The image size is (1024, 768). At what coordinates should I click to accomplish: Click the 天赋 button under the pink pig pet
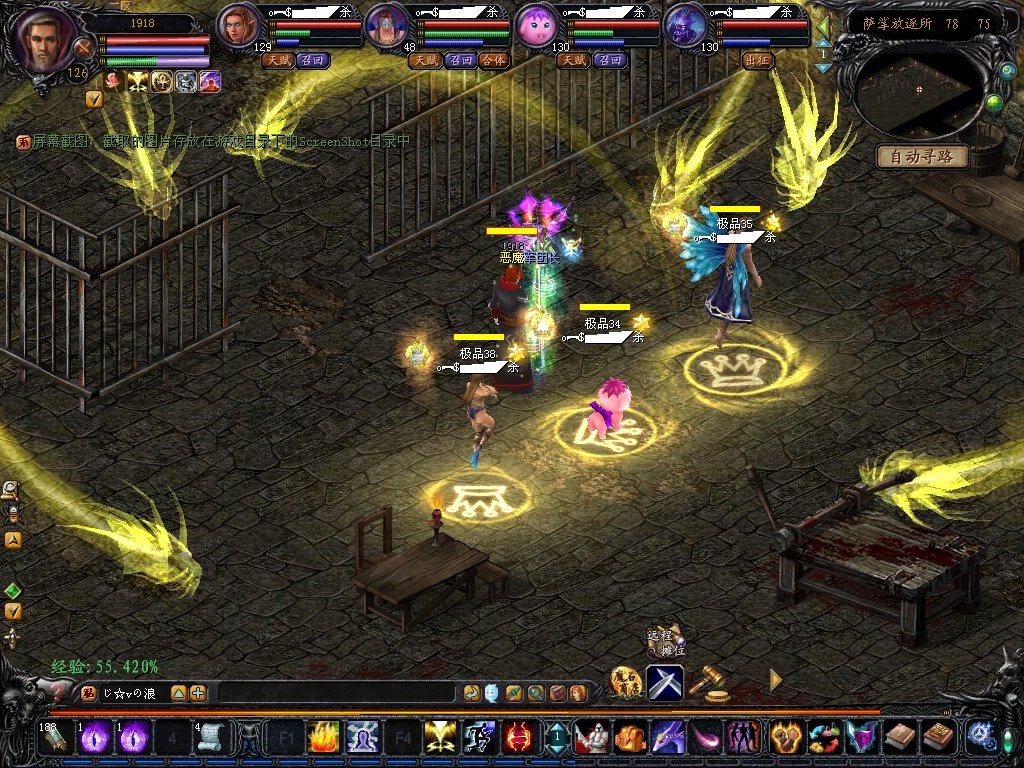[573, 60]
